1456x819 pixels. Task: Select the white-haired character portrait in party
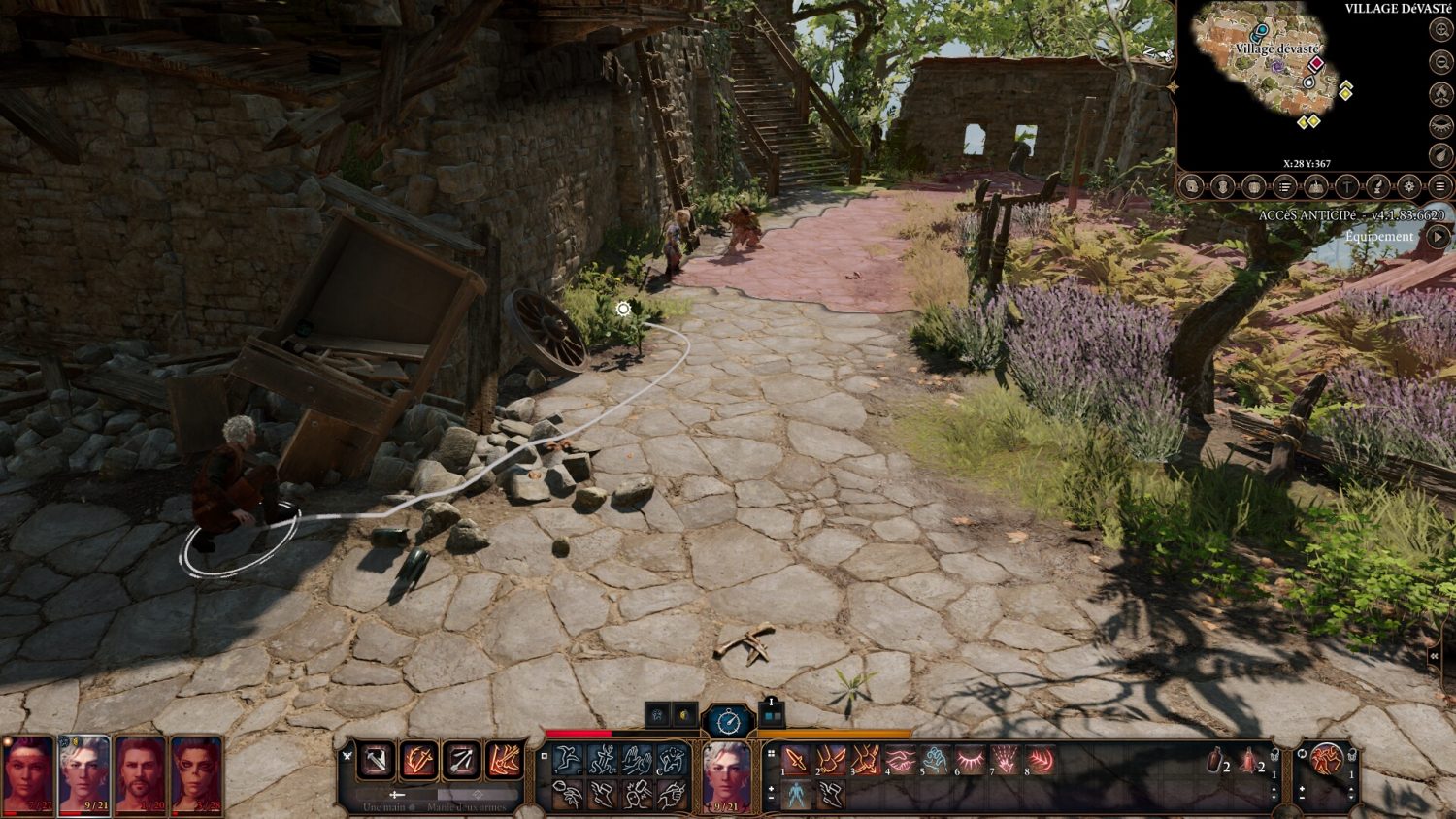tap(84, 774)
